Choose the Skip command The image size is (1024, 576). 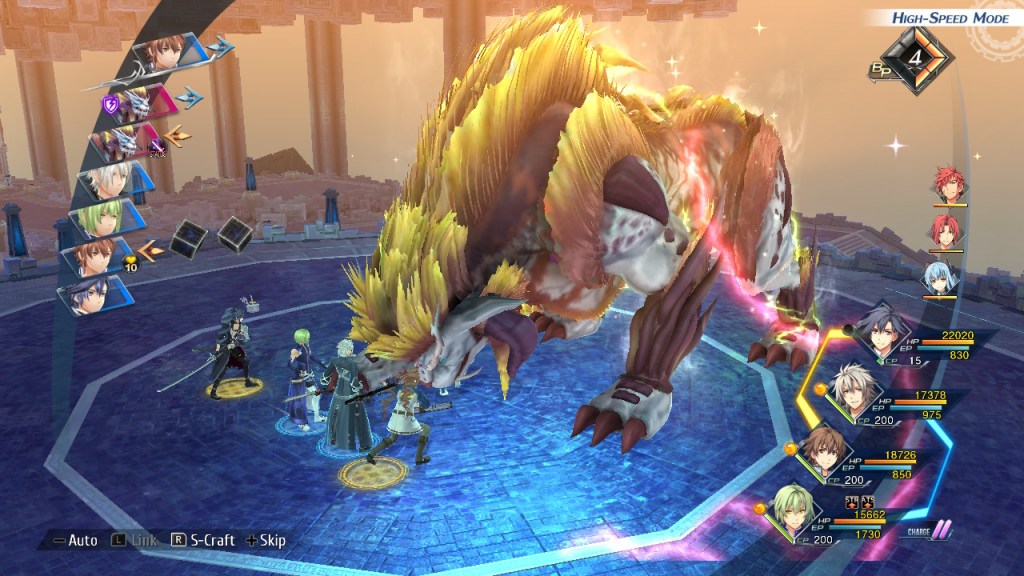tap(265, 540)
